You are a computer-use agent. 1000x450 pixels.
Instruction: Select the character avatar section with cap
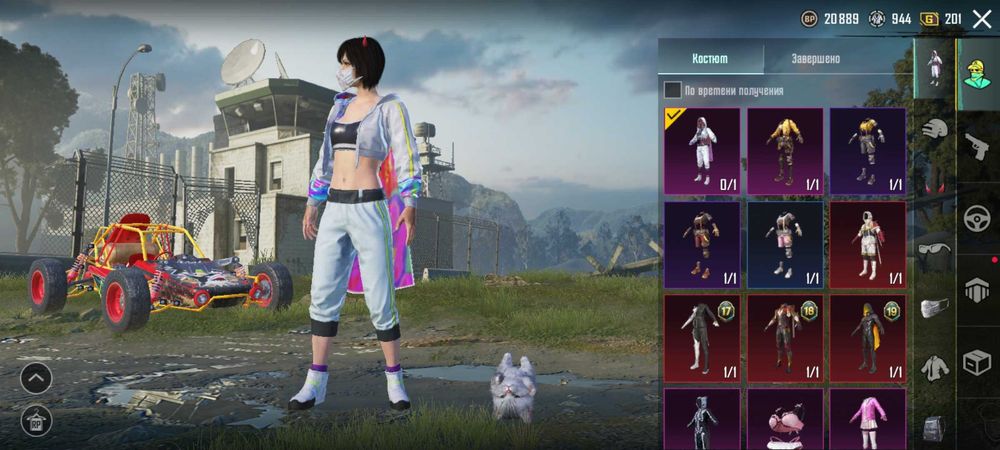(x=977, y=75)
